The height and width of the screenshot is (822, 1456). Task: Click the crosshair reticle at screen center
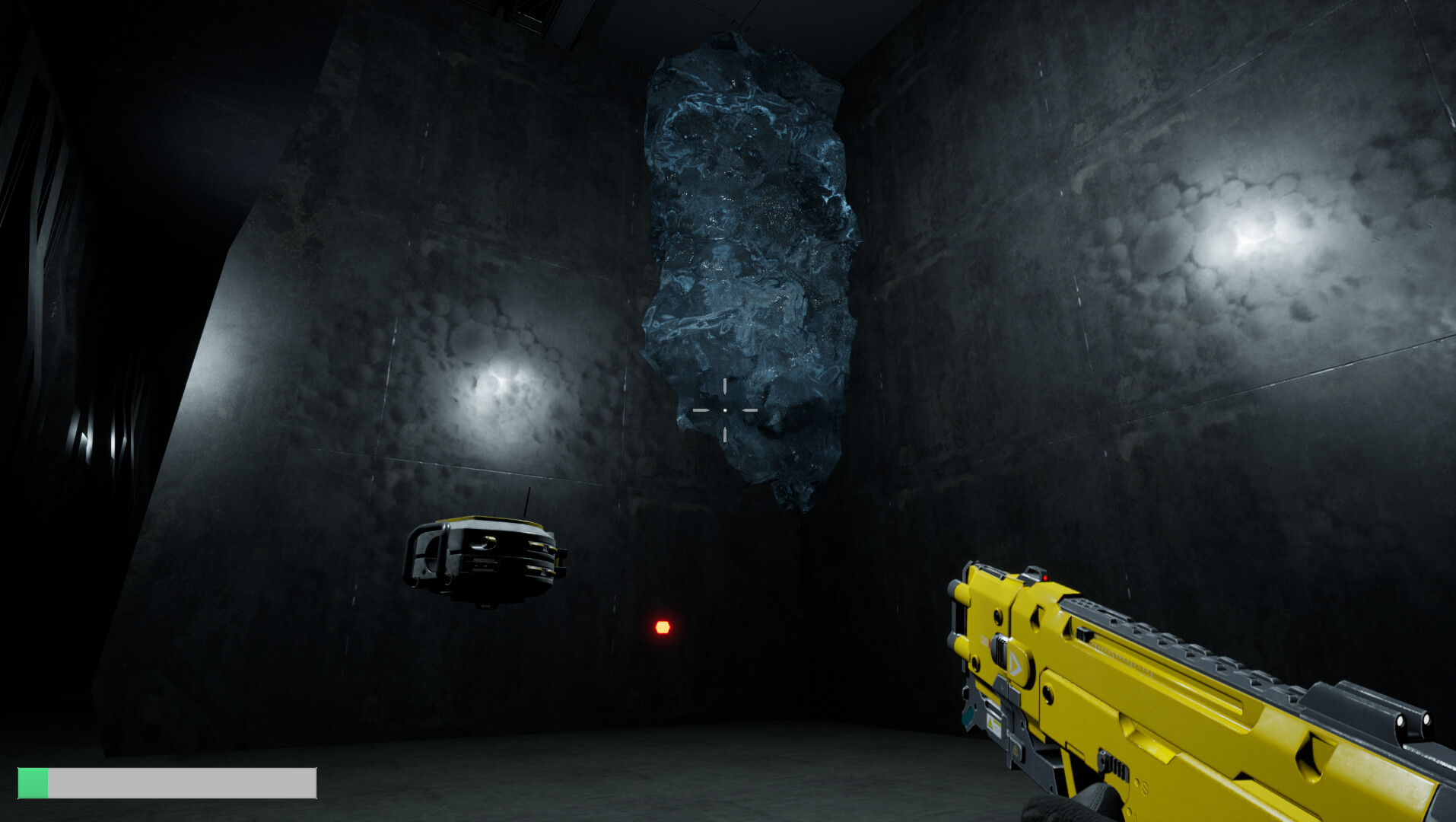pos(726,409)
